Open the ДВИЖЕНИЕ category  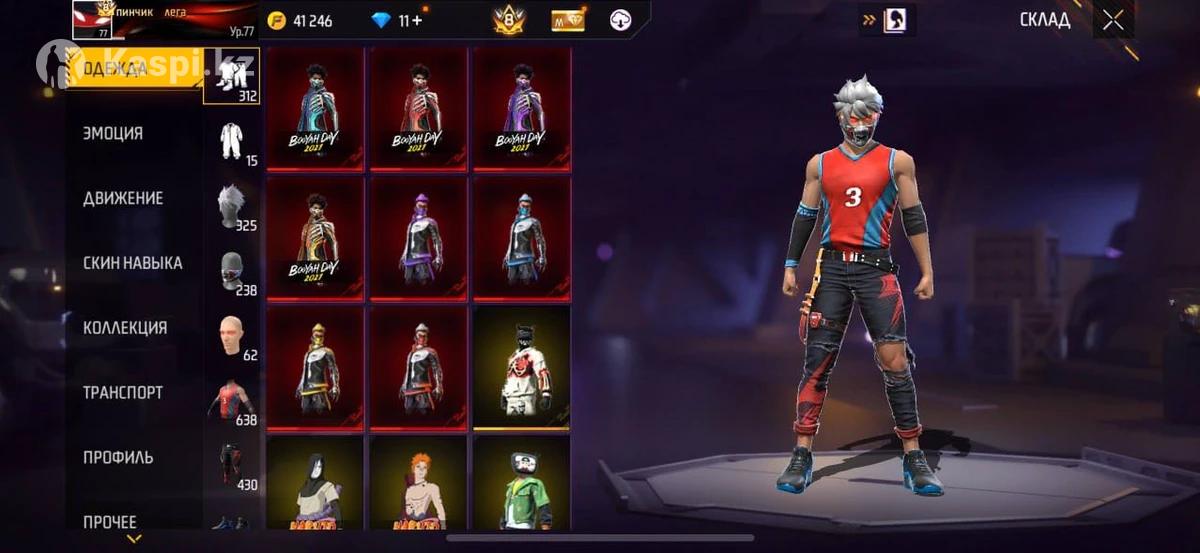tap(123, 198)
